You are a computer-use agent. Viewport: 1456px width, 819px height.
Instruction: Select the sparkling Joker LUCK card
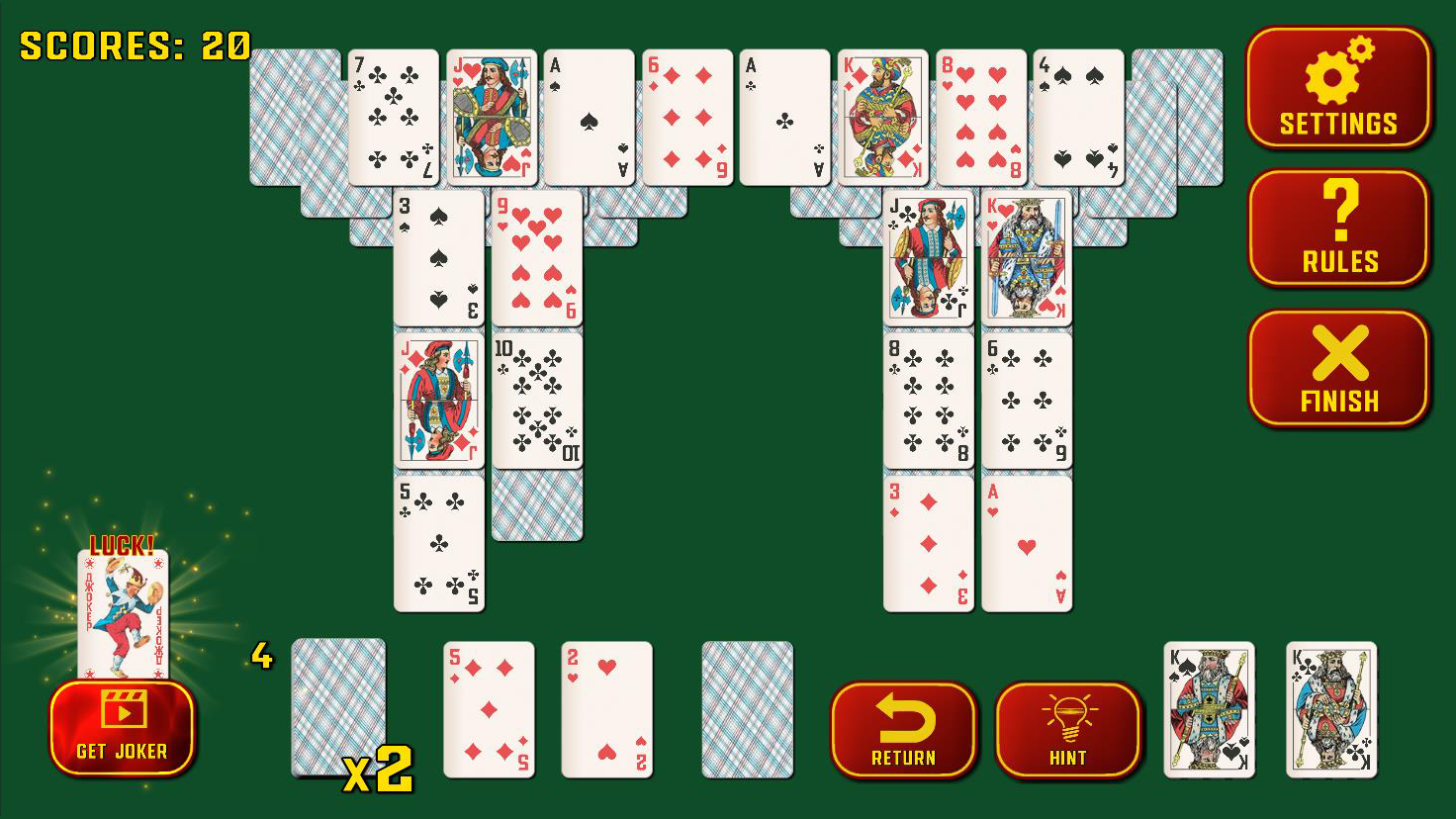[123, 613]
